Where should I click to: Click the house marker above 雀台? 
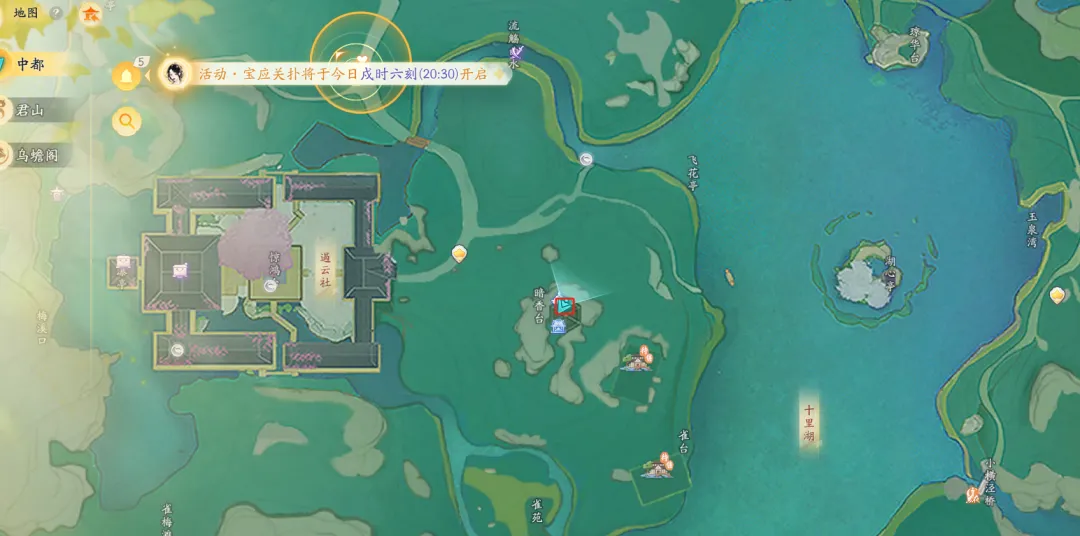coord(659,465)
